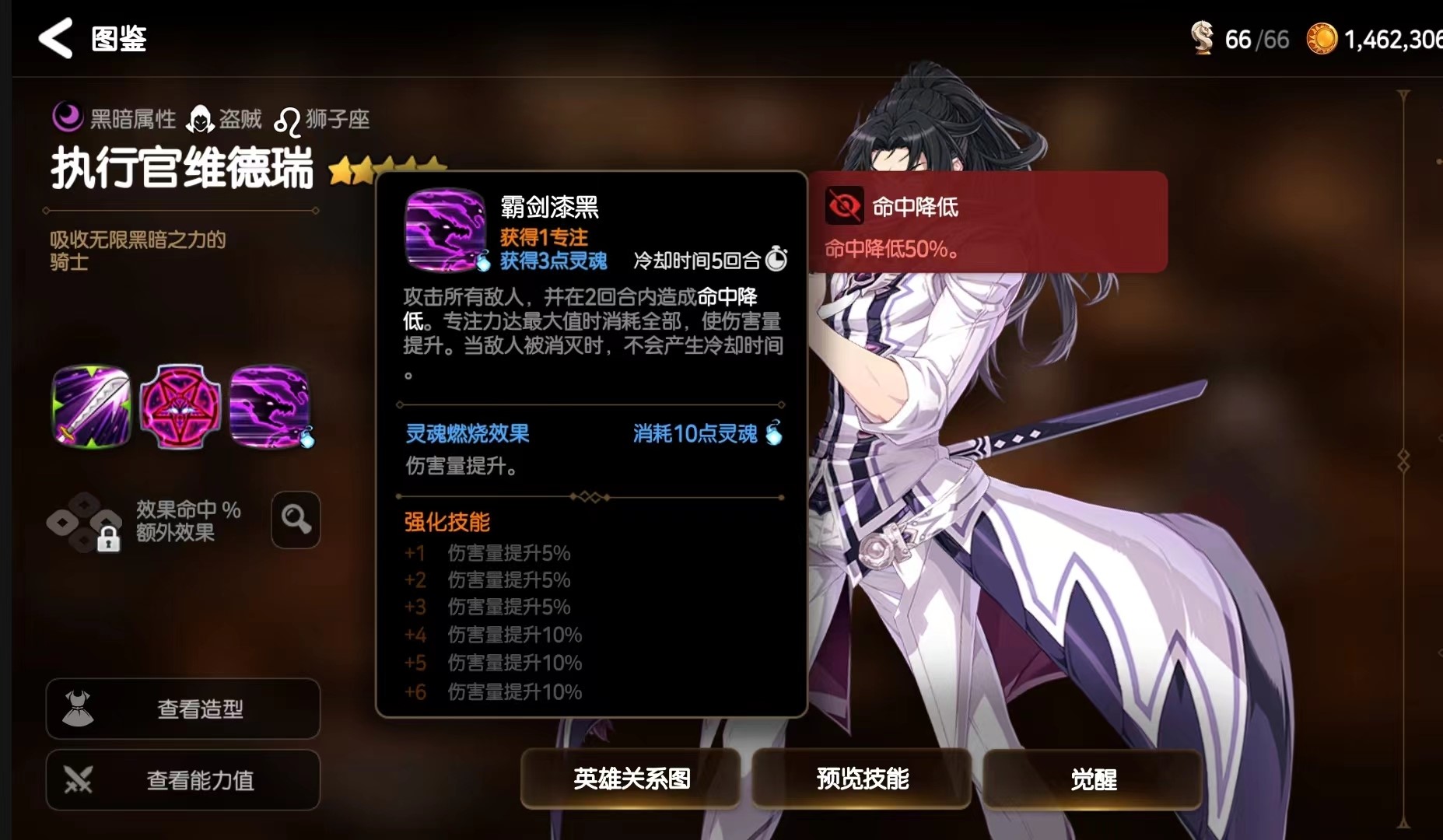Click the back arrow next to 图鉴
The width and height of the screenshot is (1443, 840).
(x=53, y=38)
